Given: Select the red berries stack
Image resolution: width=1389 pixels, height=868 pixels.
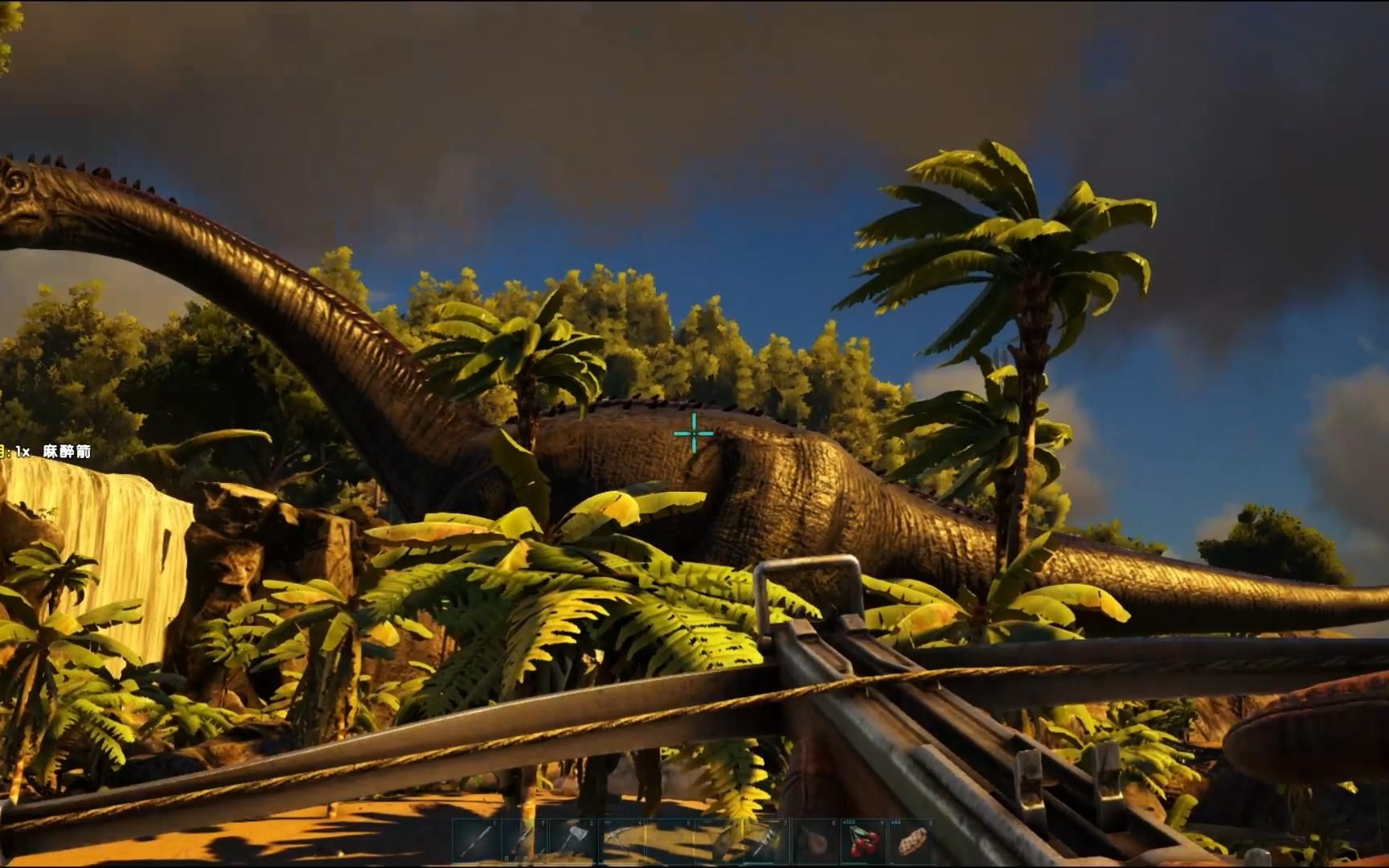Looking at the screenshot, I should point(862,841).
